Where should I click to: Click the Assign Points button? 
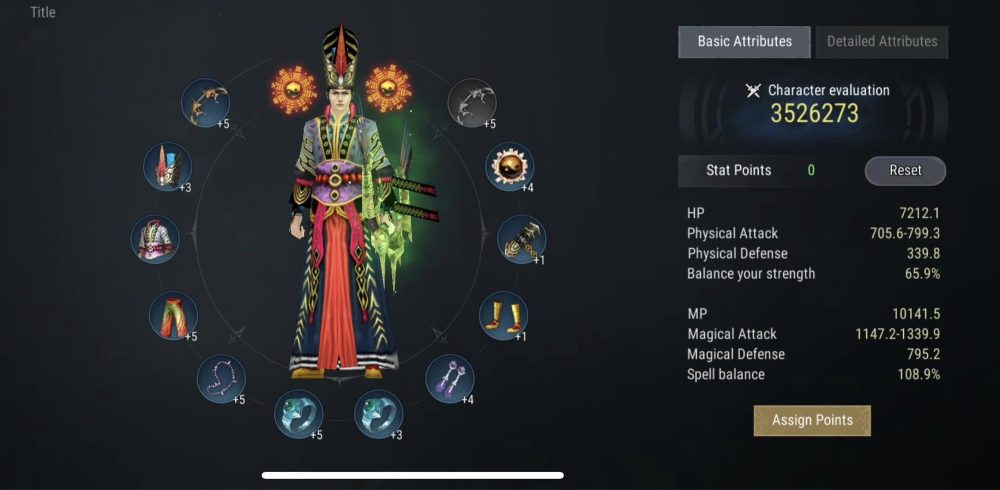812,420
